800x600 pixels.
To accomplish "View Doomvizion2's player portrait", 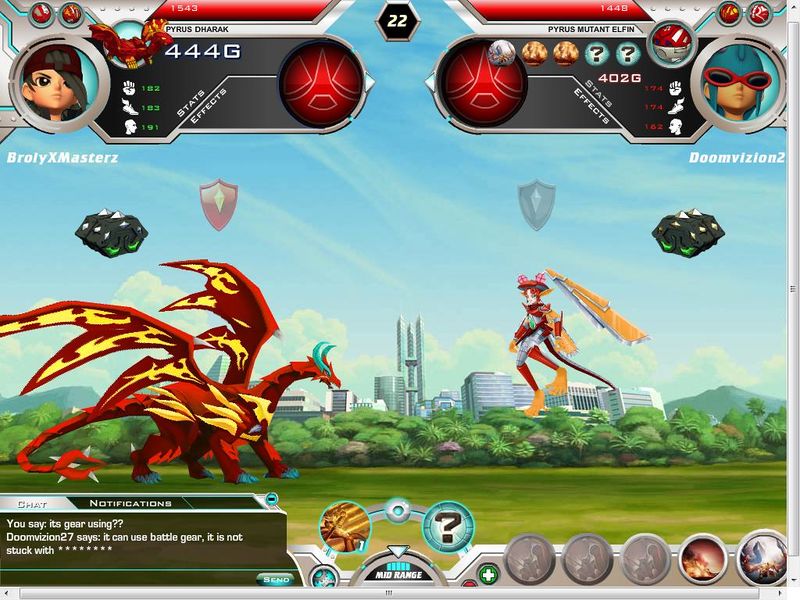I will (741, 79).
